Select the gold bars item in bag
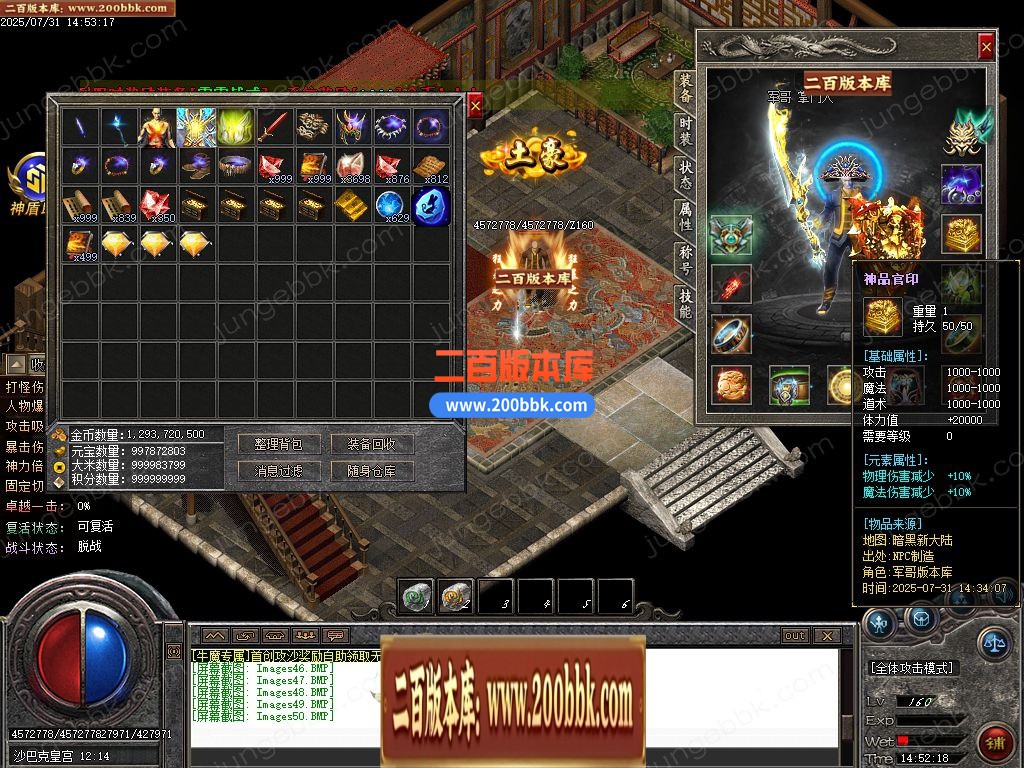Screen dimensions: 1024x768 click(352, 206)
